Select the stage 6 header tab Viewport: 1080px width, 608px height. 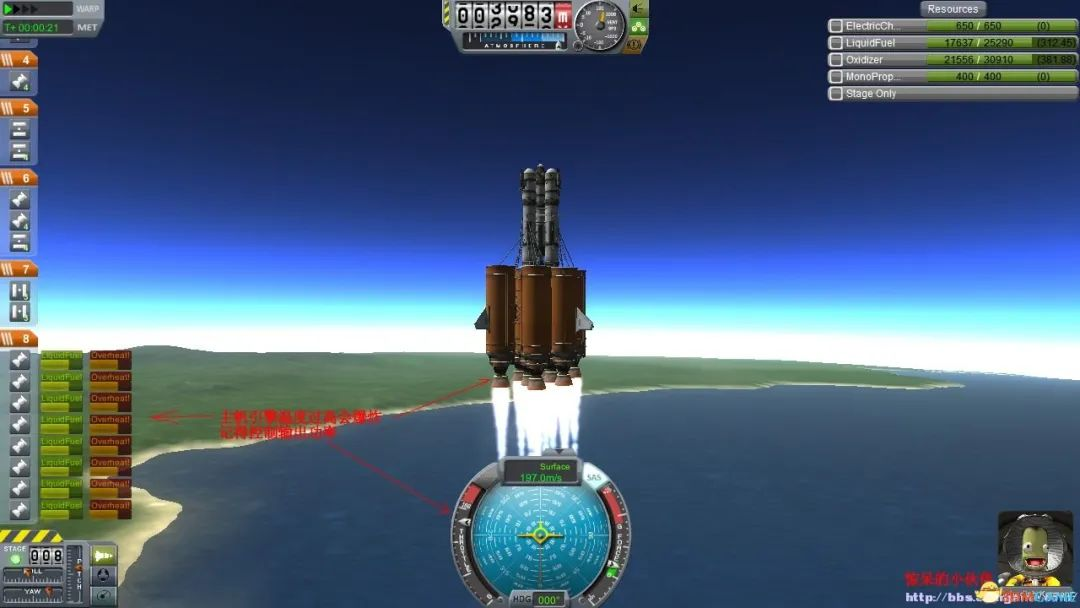pyautogui.click(x=19, y=178)
